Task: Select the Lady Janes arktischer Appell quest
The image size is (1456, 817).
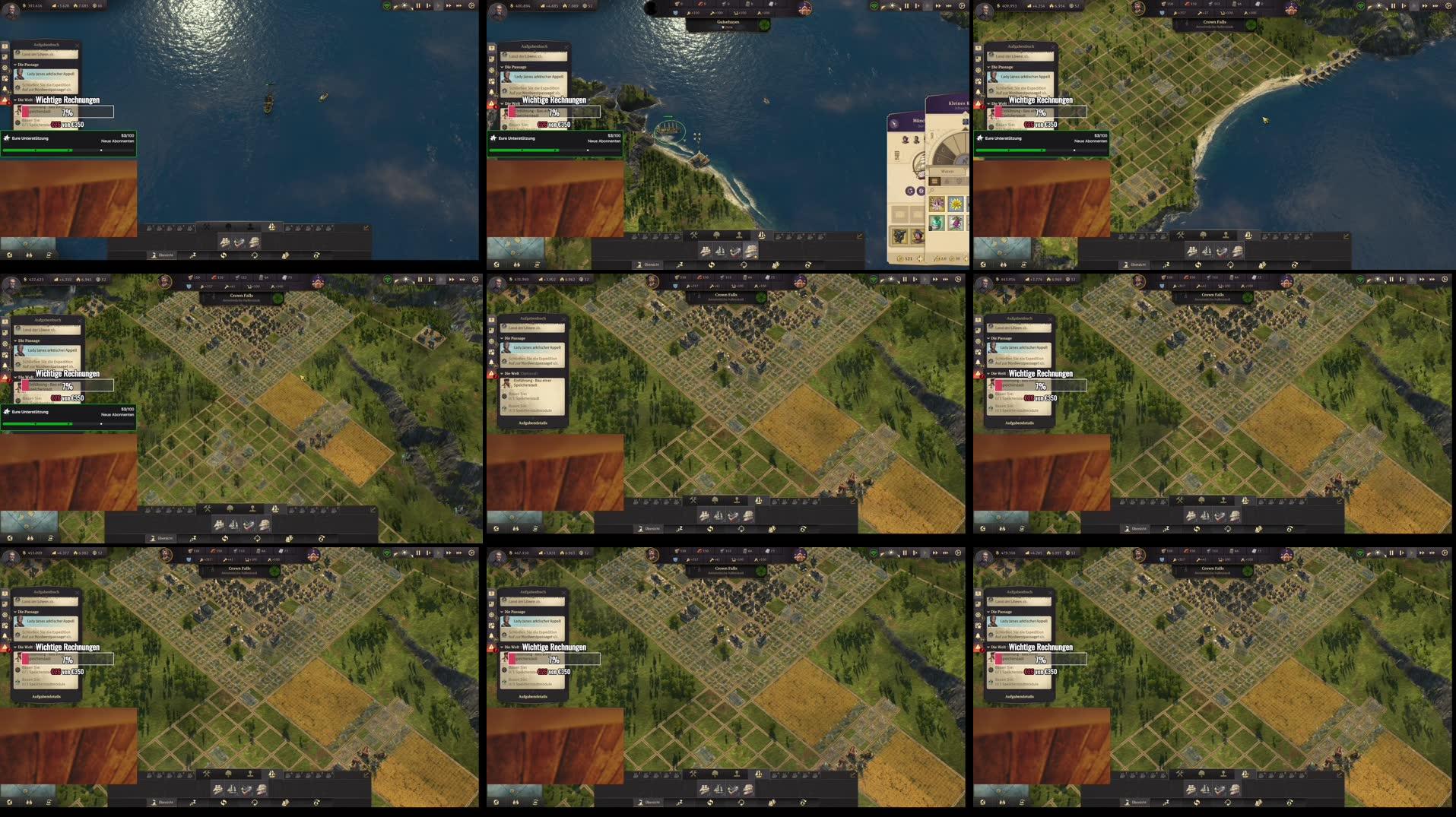Action: pos(536,347)
